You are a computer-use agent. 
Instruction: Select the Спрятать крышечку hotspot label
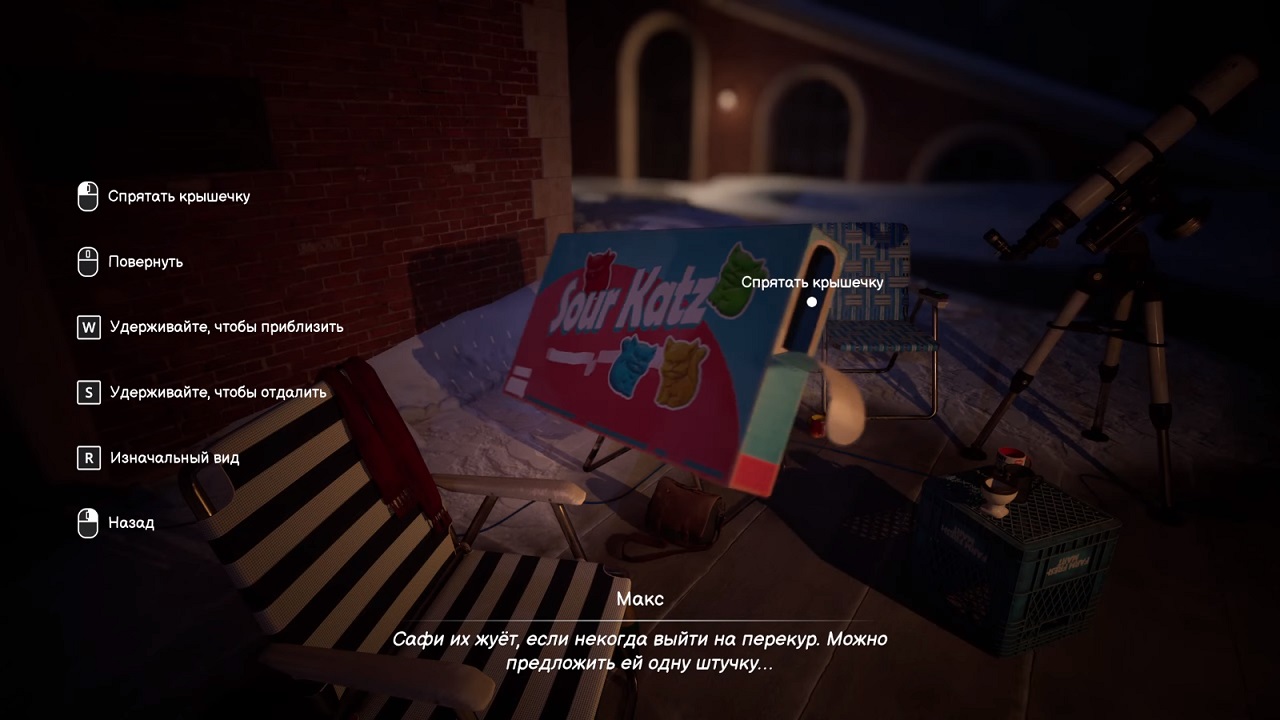(812, 282)
